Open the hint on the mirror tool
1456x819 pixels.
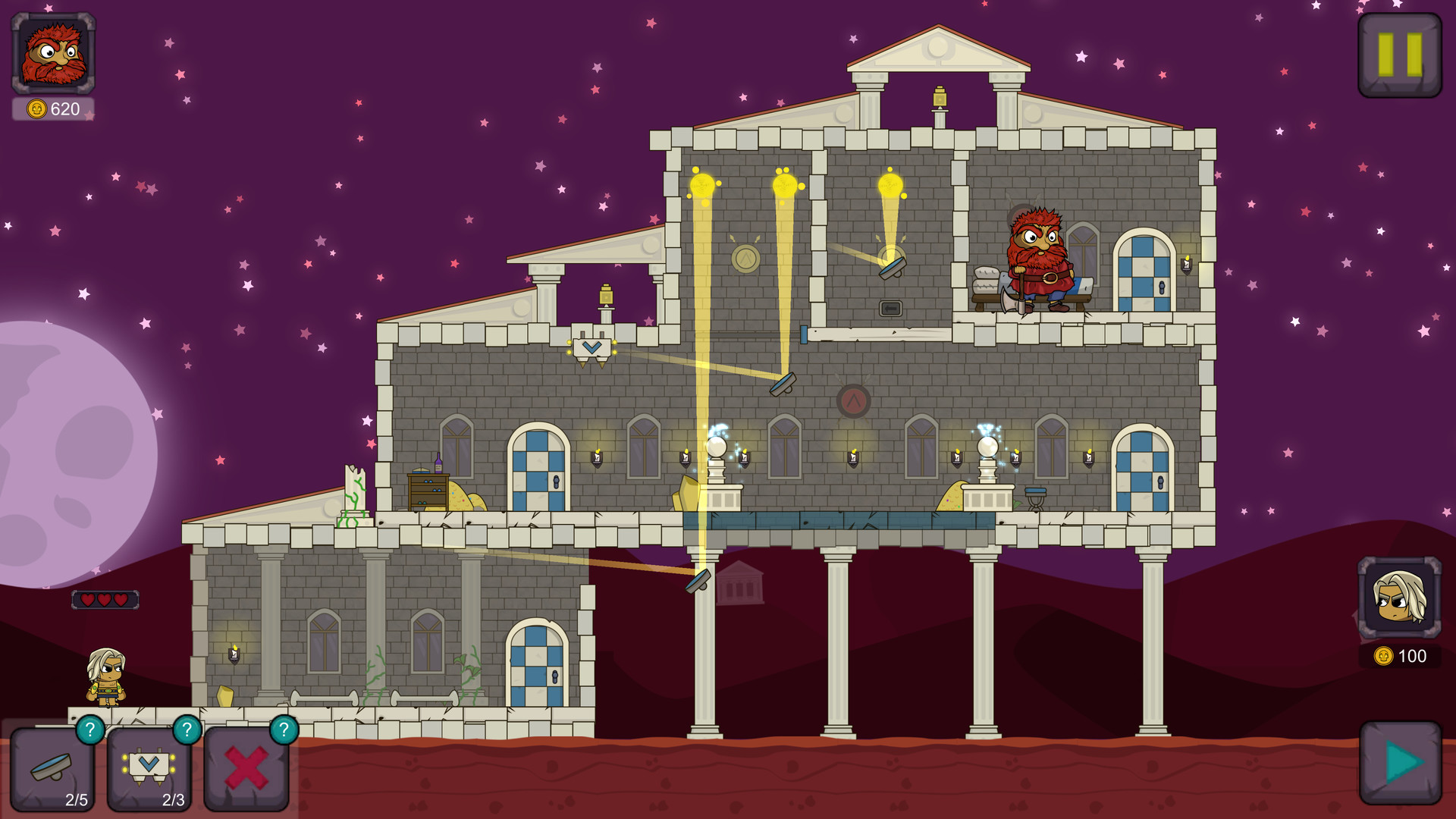pos(90,730)
